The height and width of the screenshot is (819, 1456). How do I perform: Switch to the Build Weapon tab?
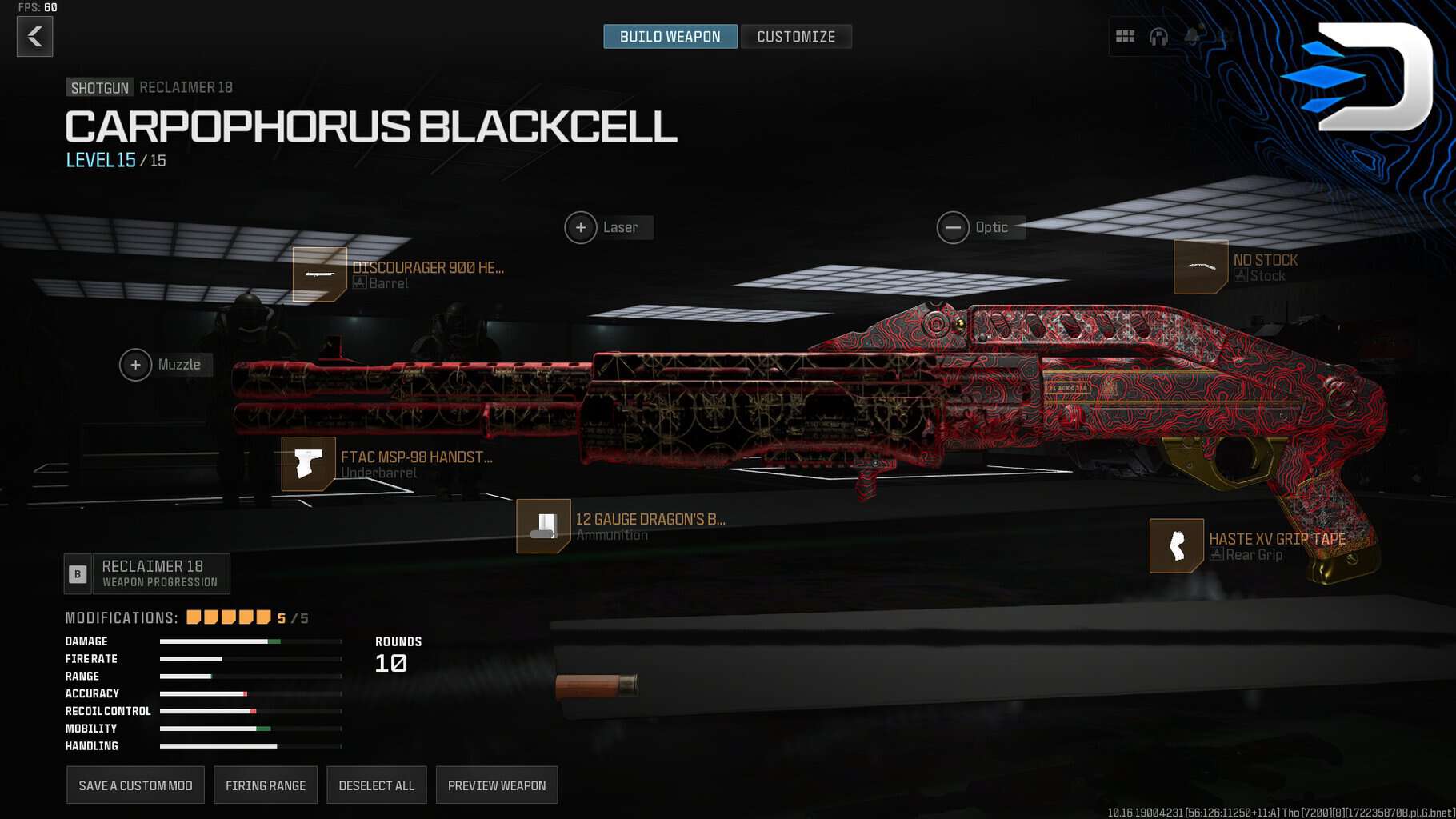[x=670, y=37]
